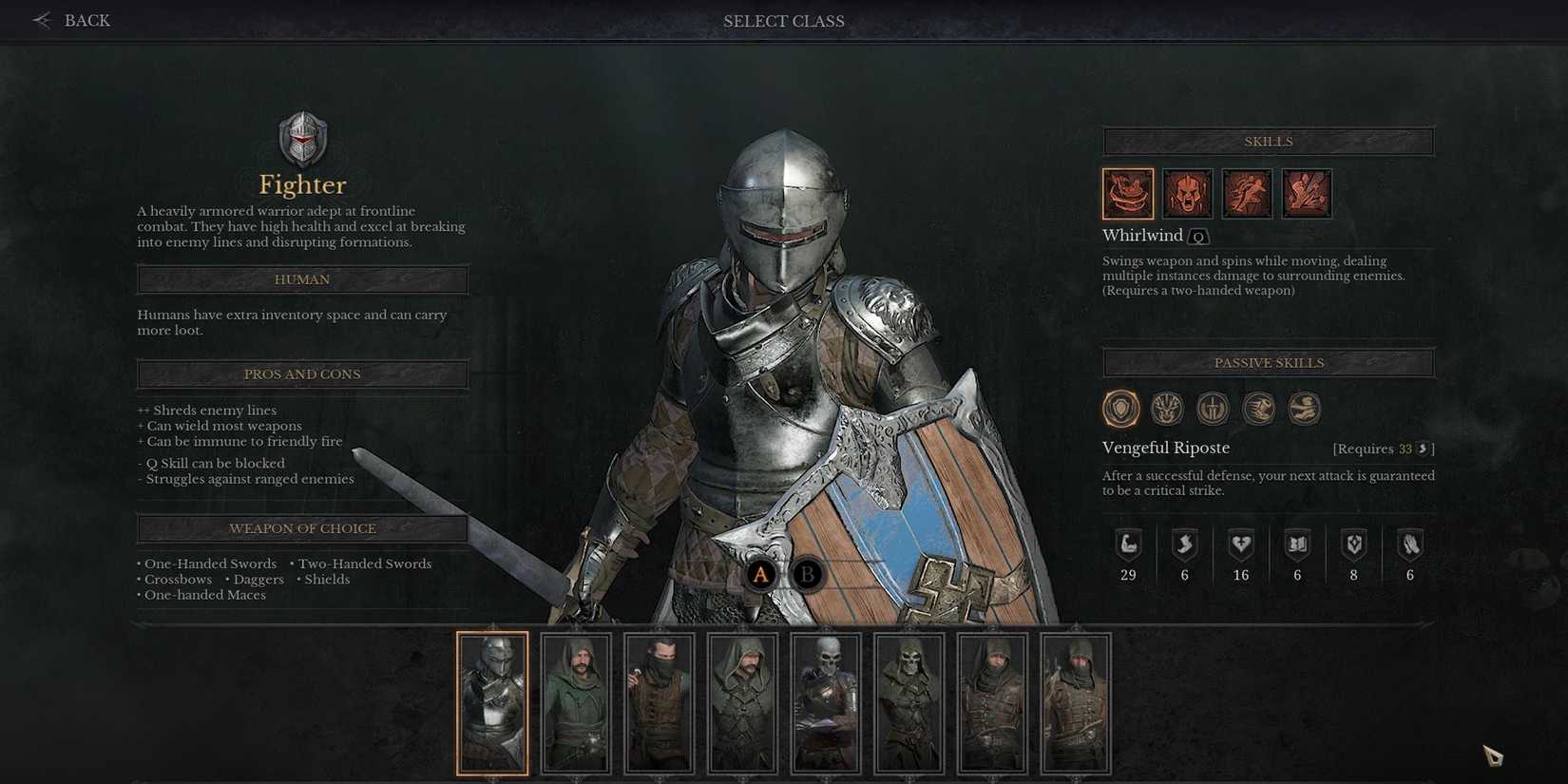This screenshot has height=784, width=1568.
Task: Open the Pros and Cons section
Action: tap(302, 373)
